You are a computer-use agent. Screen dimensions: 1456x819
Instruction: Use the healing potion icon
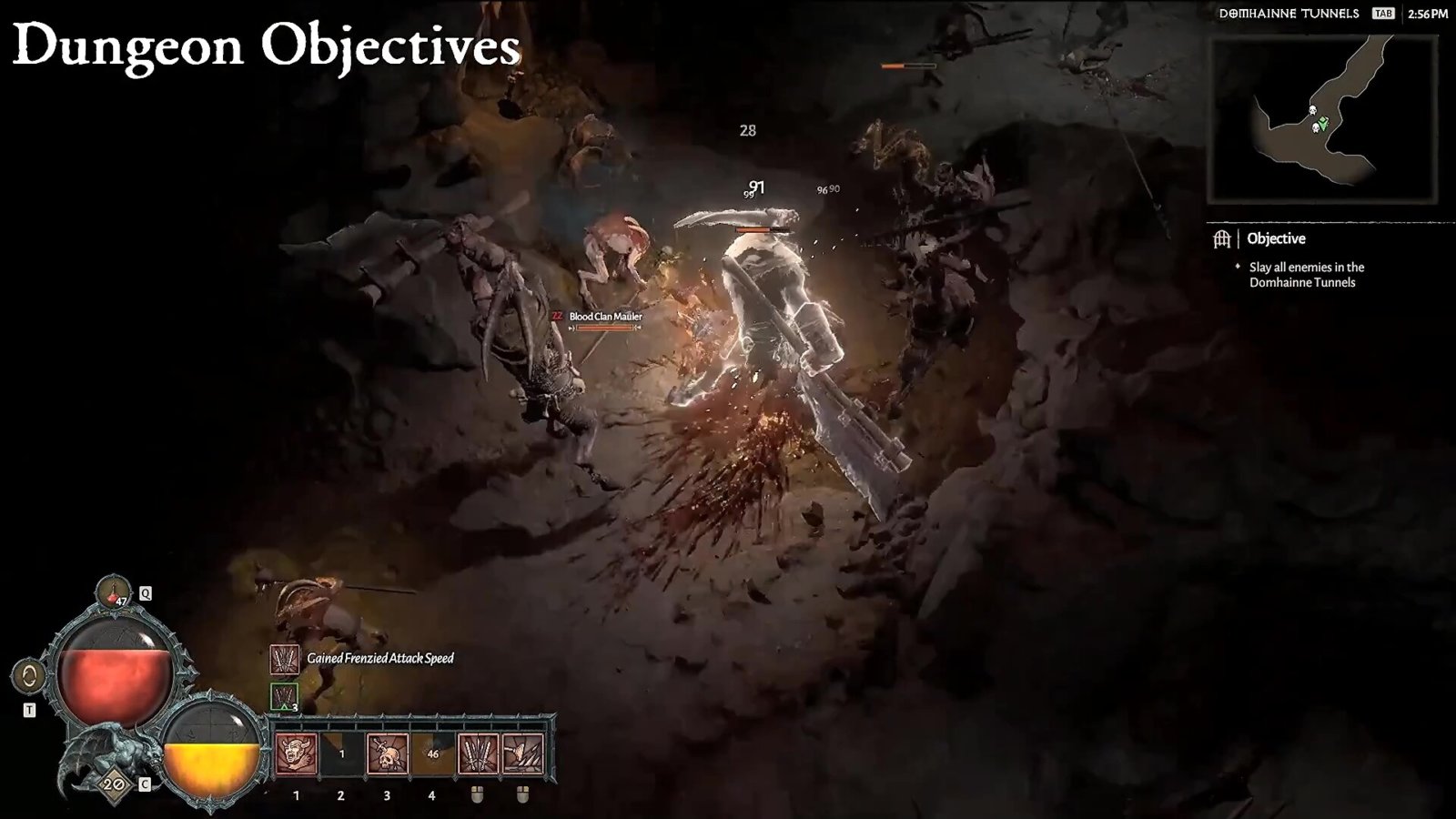pos(114,591)
